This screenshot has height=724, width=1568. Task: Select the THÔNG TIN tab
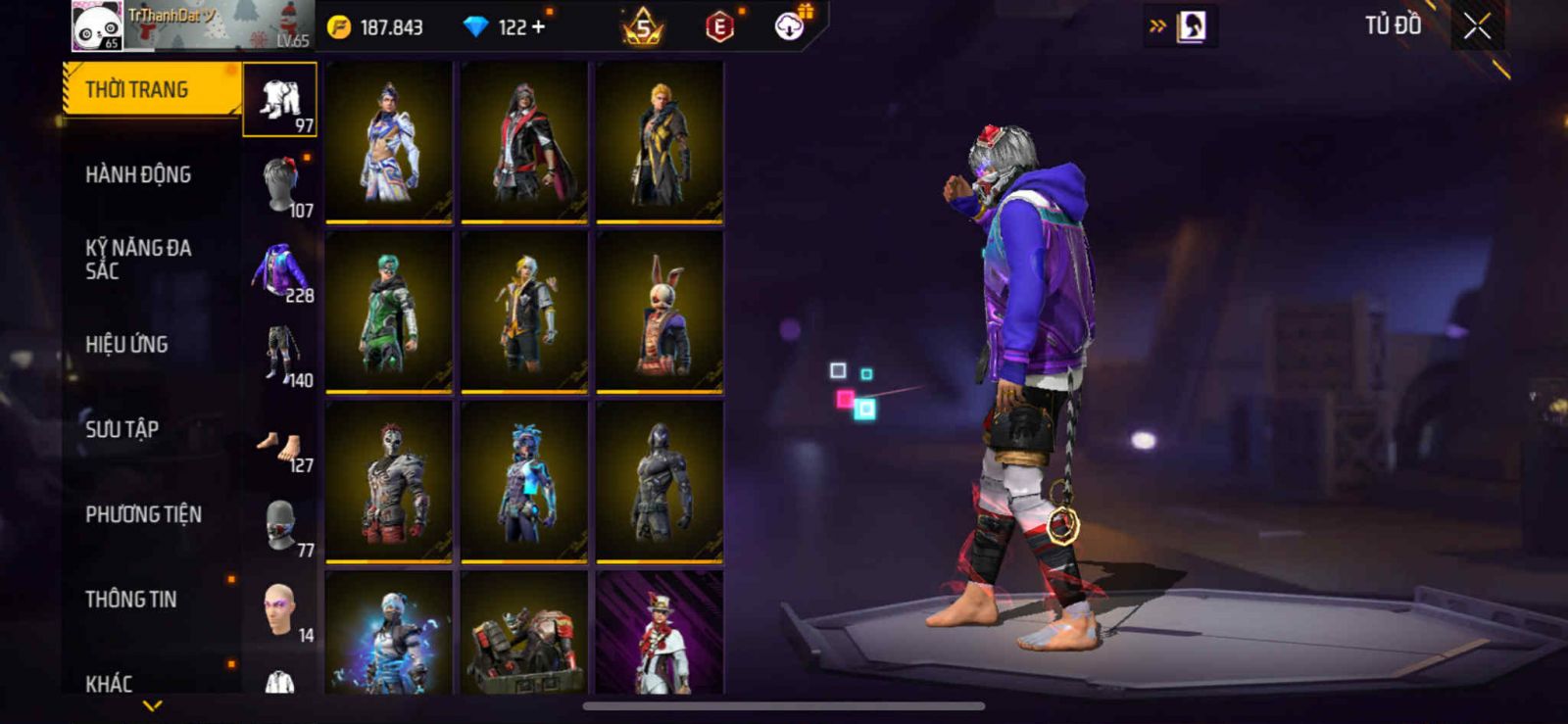click(131, 600)
